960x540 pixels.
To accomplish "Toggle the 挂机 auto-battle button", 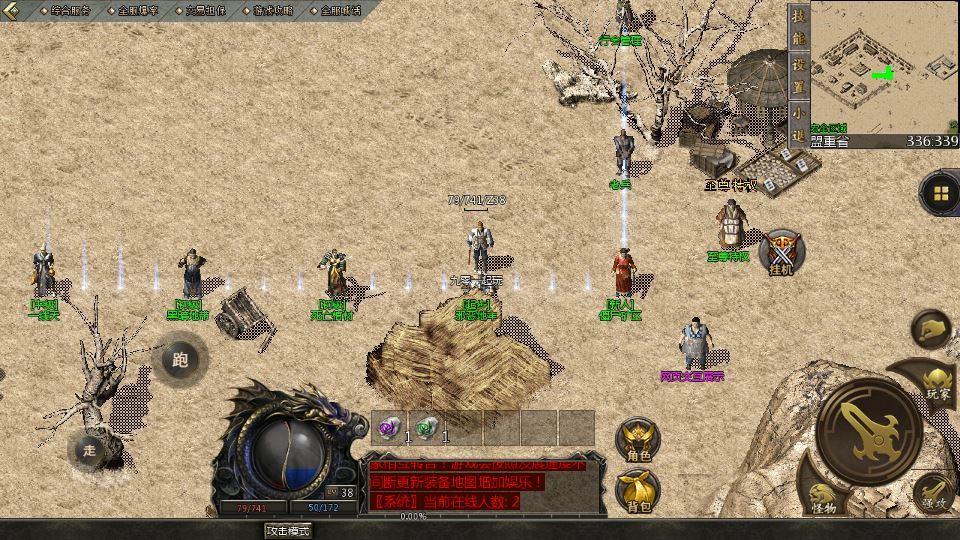I will click(781, 252).
